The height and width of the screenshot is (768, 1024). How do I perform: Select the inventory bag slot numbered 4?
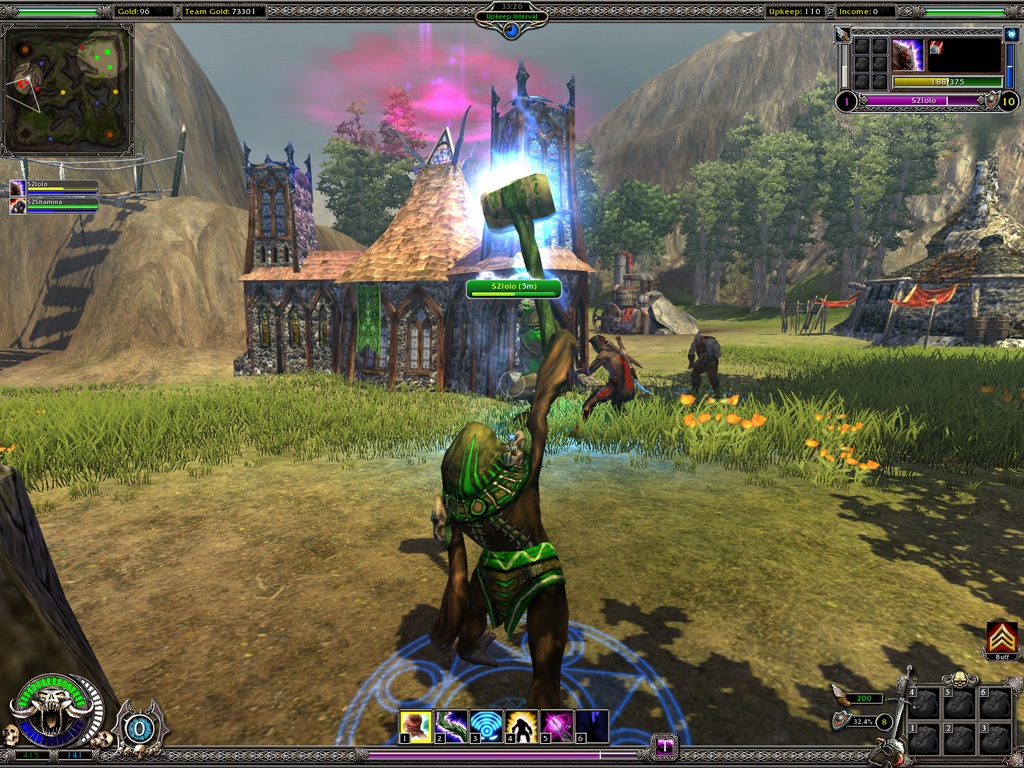click(x=924, y=704)
